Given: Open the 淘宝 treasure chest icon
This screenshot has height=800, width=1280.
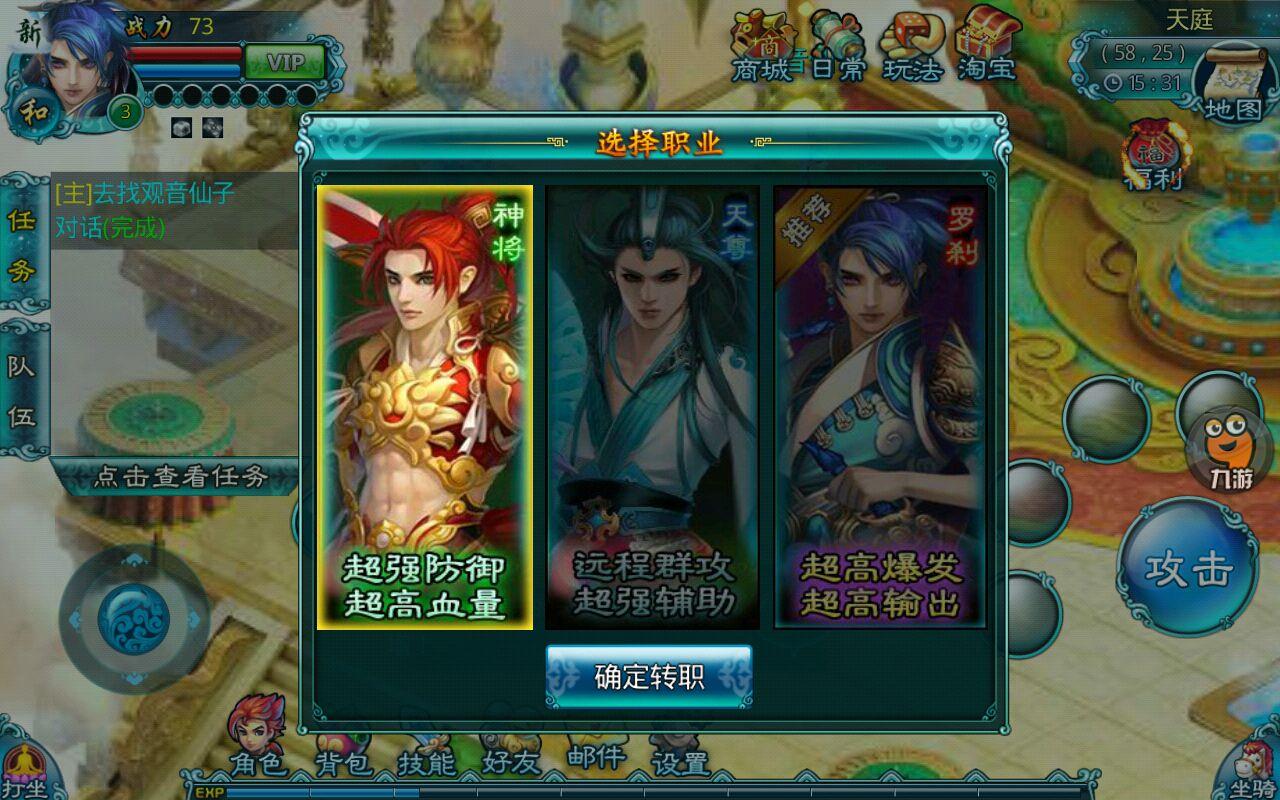Looking at the screenshot, I should [985, 45].
